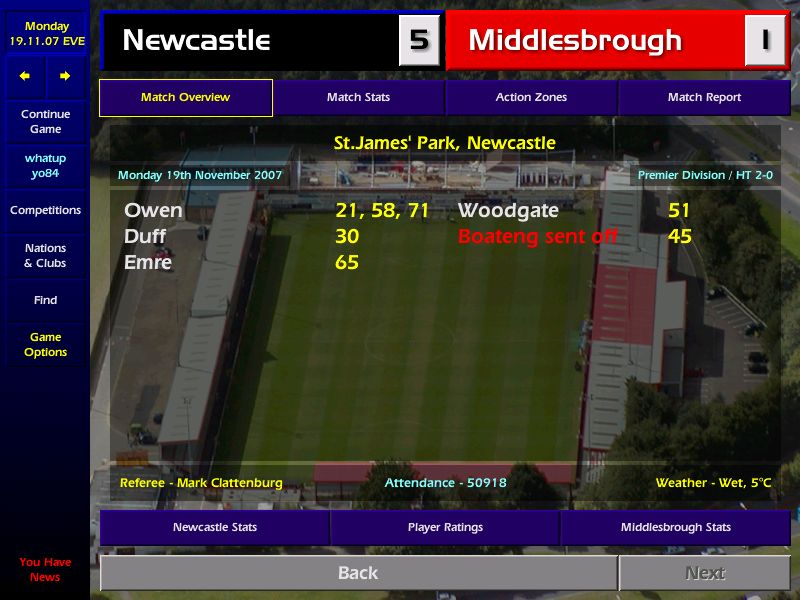Screen dimensions: 800x600
Task: Click the Middlesbrough team name header
Action: point(575,41)
